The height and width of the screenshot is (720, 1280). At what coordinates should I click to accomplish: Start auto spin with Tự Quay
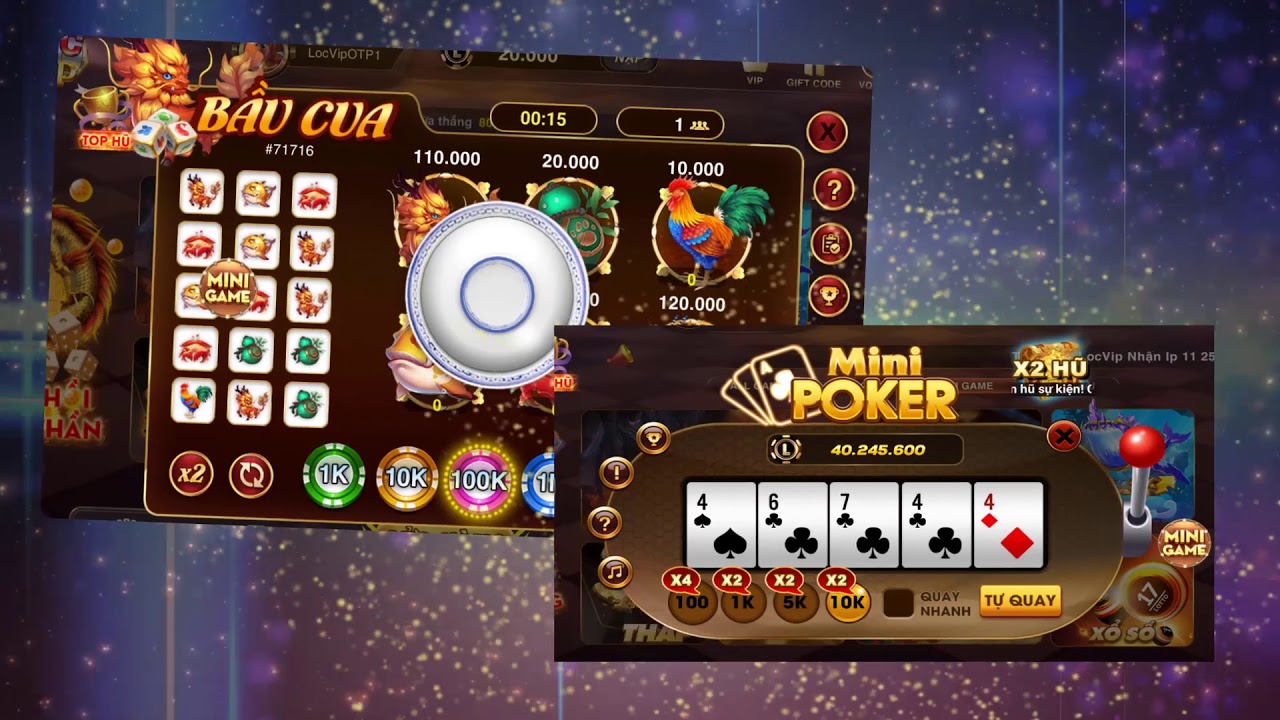click(1020, 601)
